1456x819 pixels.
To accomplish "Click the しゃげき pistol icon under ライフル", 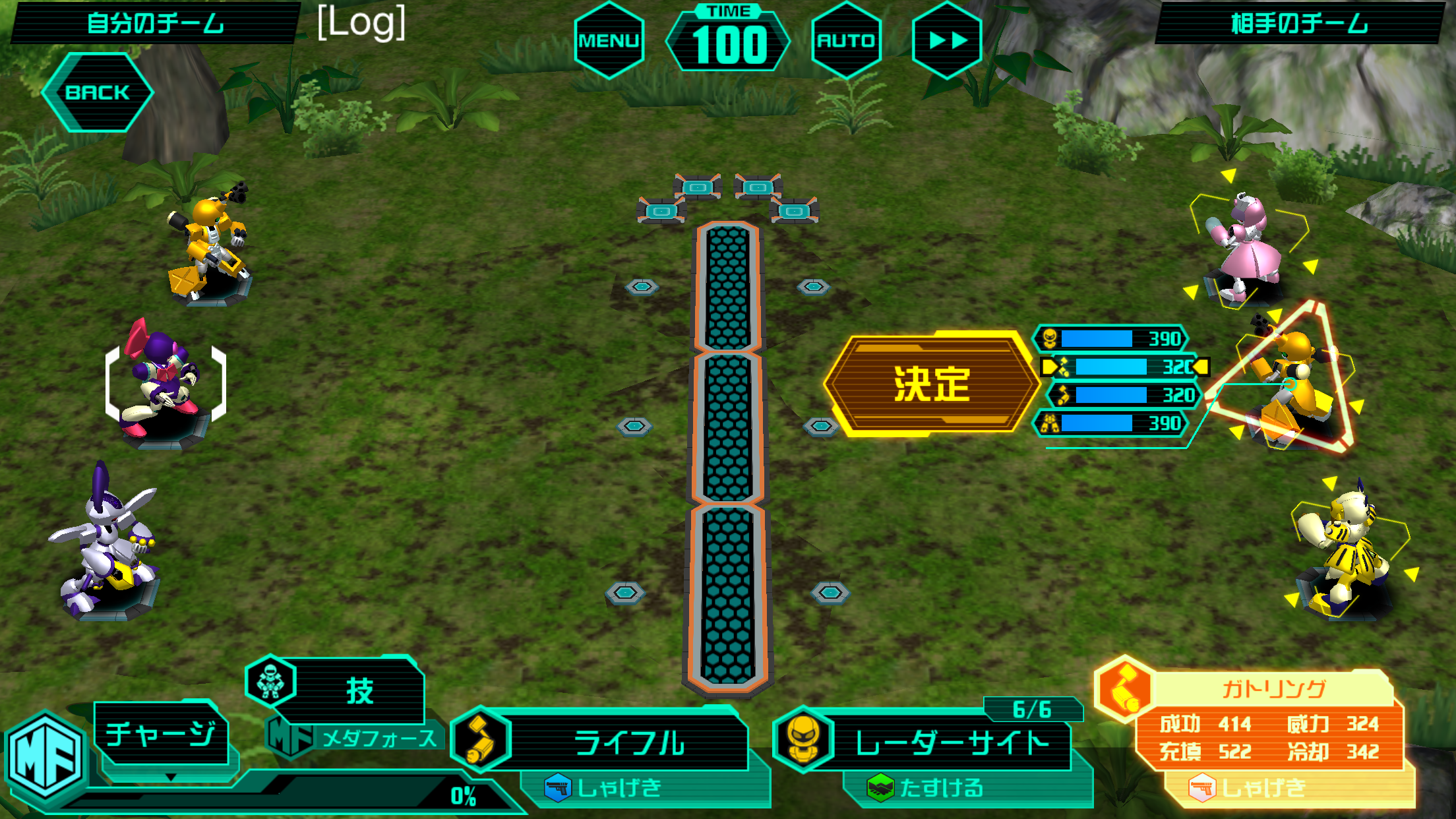I will (x=557, y=787).
